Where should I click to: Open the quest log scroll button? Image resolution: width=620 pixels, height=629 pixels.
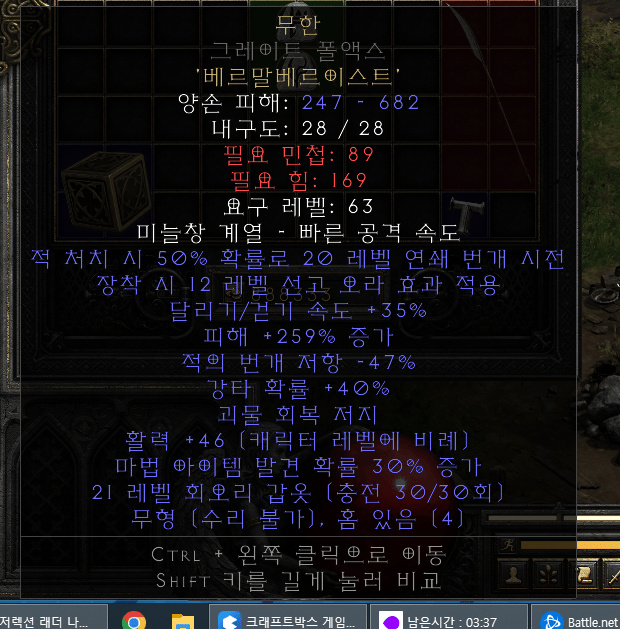[x=582, y=574]
